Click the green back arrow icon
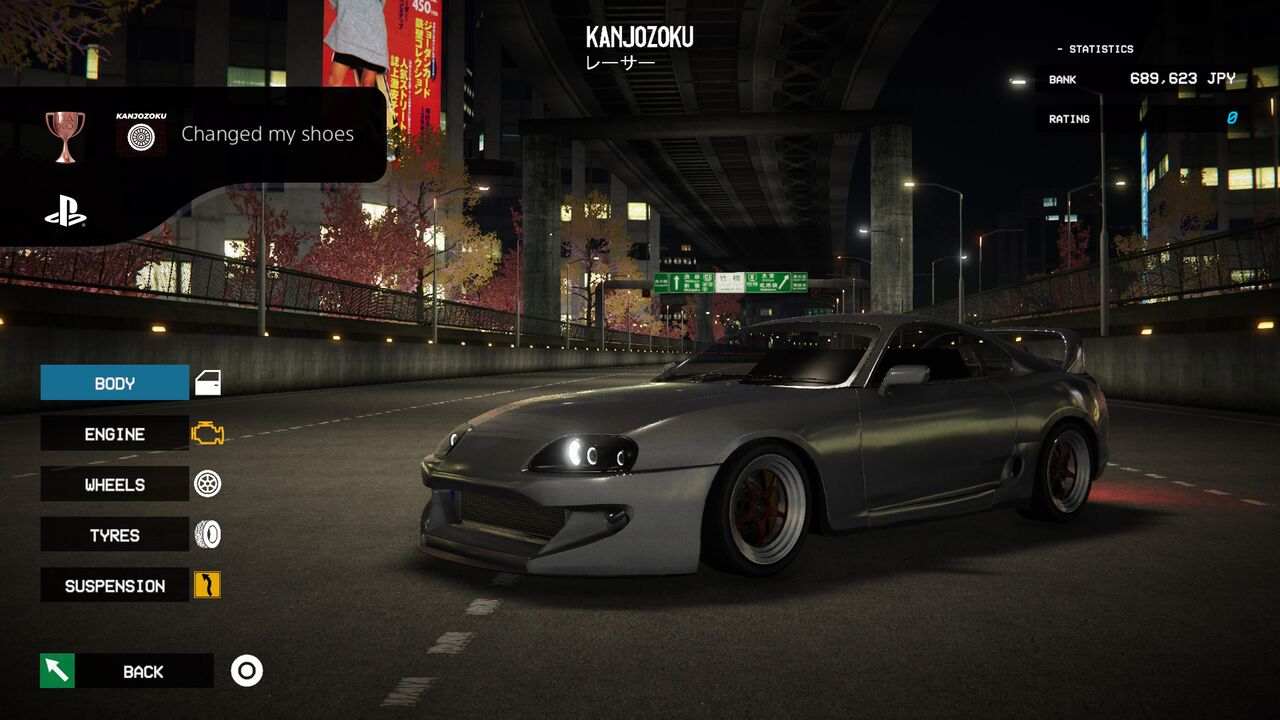 [x=57, y=670]
